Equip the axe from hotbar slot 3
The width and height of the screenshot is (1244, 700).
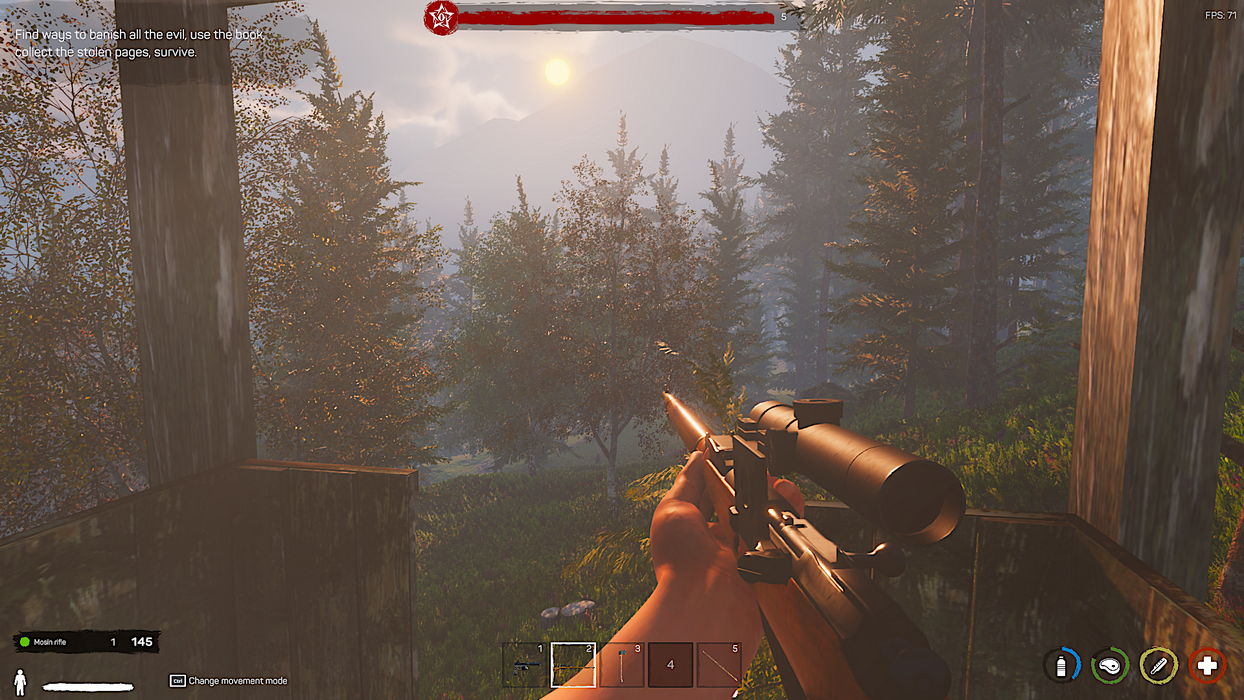pyautogui.click(x=622, y=665)
